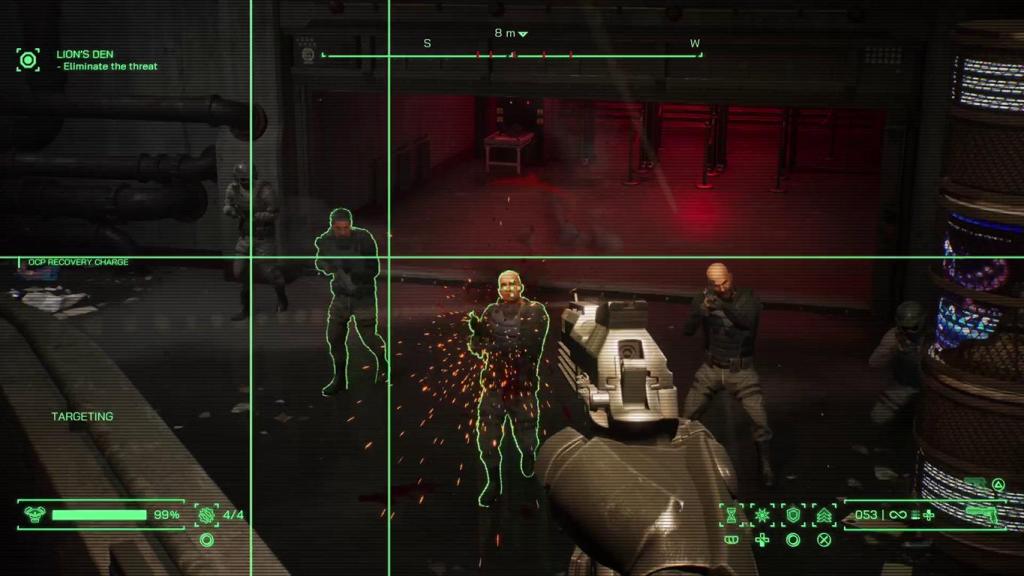The height and width of the screenshot is (576, 1024).
Task: Activate the starburst flash ability
Action: (762, 515)
